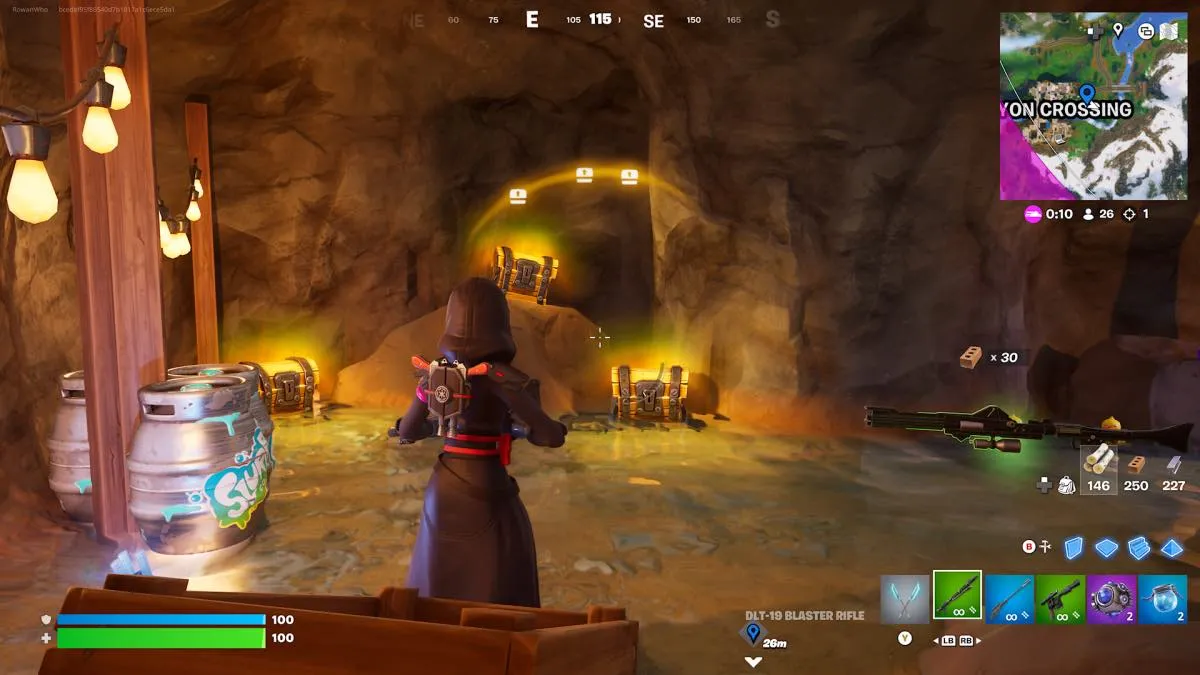Switch to brick building material

1136,466
